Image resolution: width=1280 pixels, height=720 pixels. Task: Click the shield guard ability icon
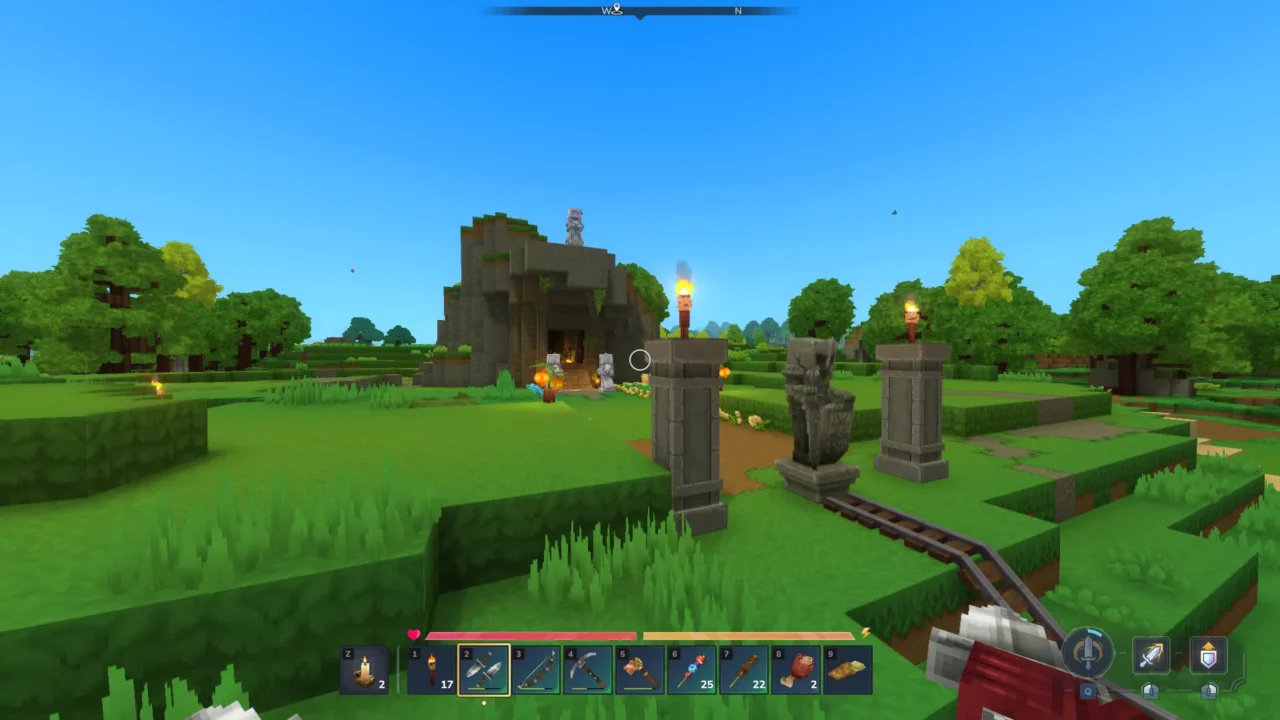coord(1208,656)
